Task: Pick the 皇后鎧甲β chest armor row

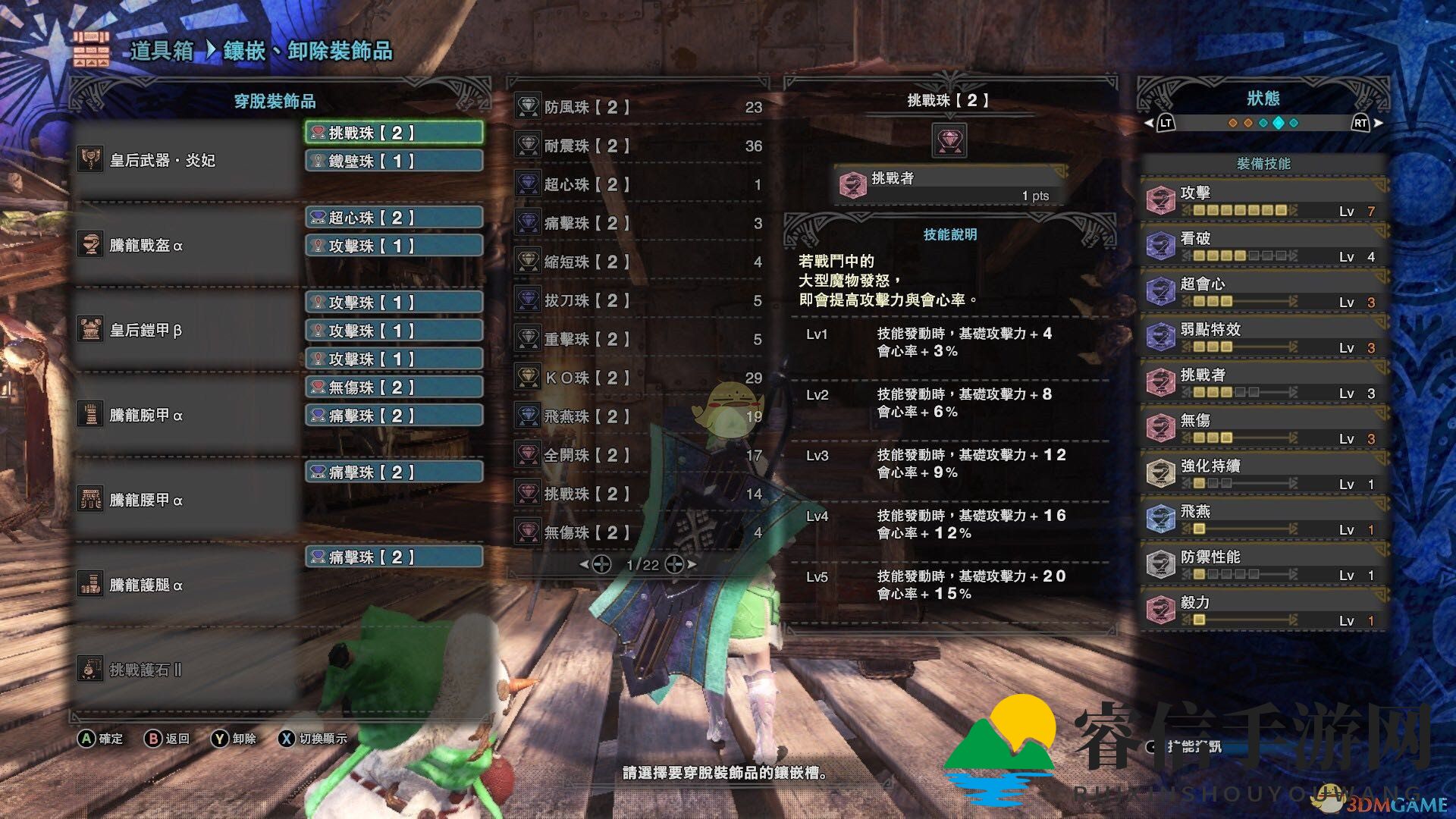Action: tap(186, 330)
